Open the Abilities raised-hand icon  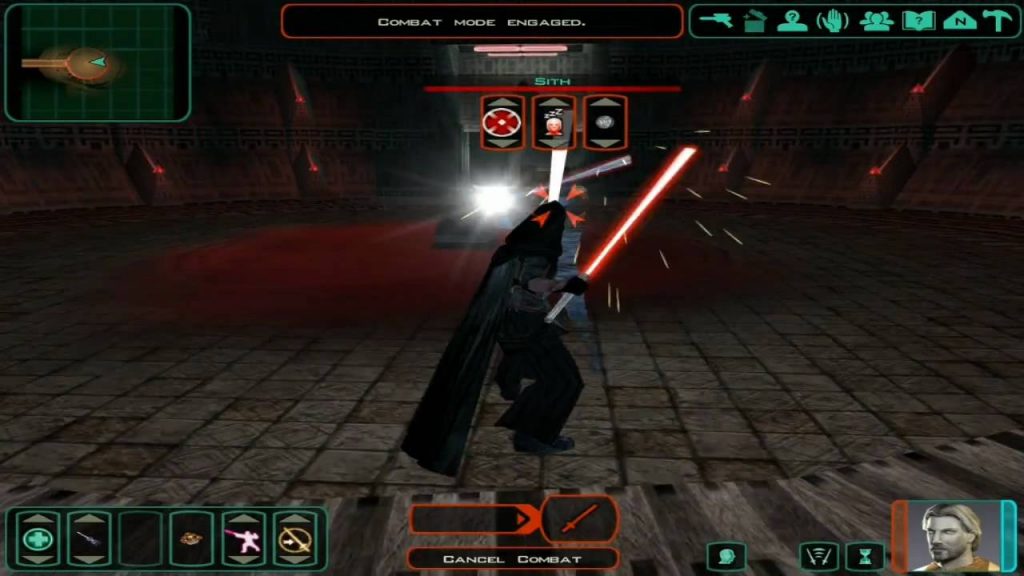click(833, 21)
